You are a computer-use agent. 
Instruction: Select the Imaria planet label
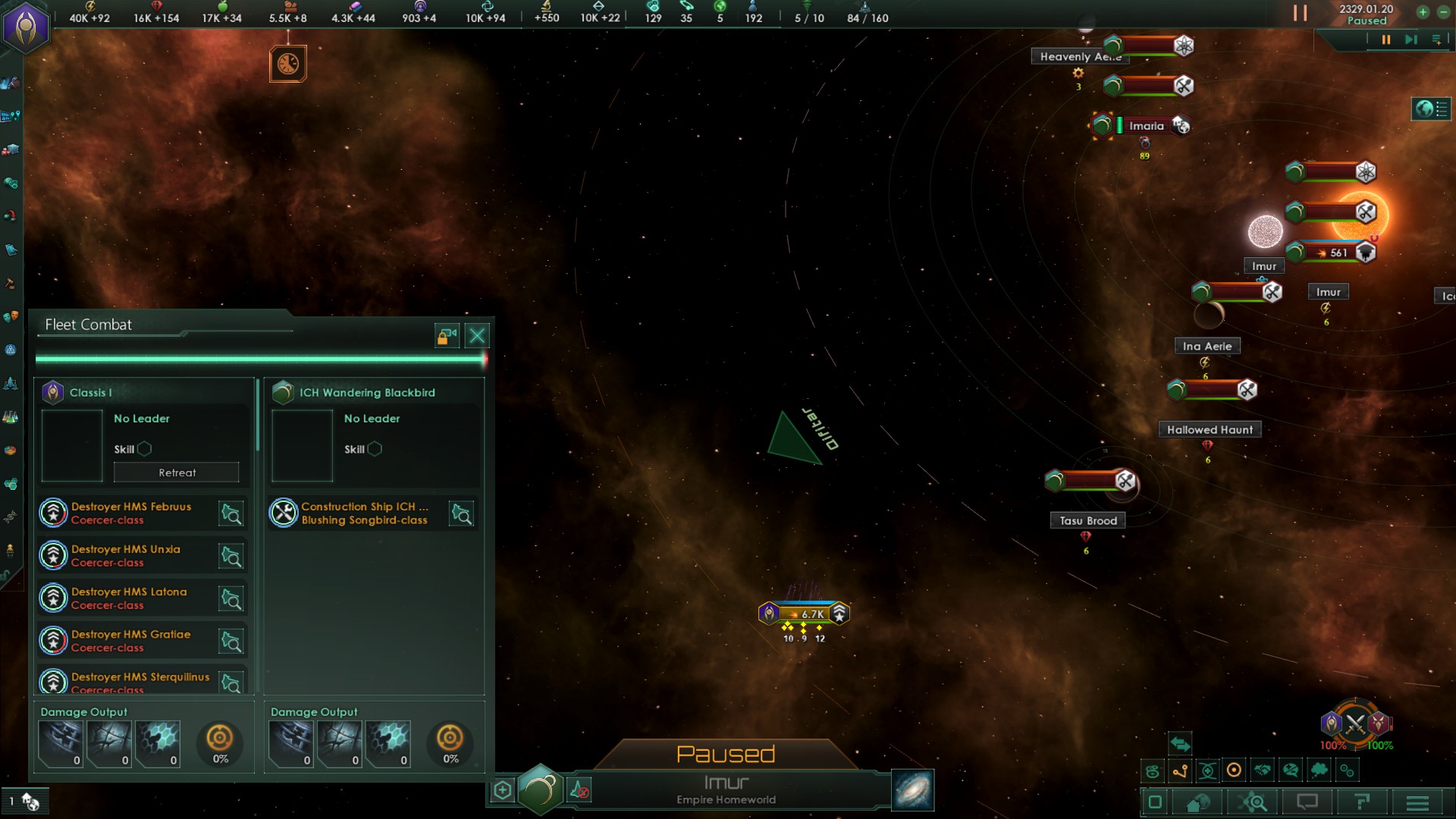click(1146, 126)
